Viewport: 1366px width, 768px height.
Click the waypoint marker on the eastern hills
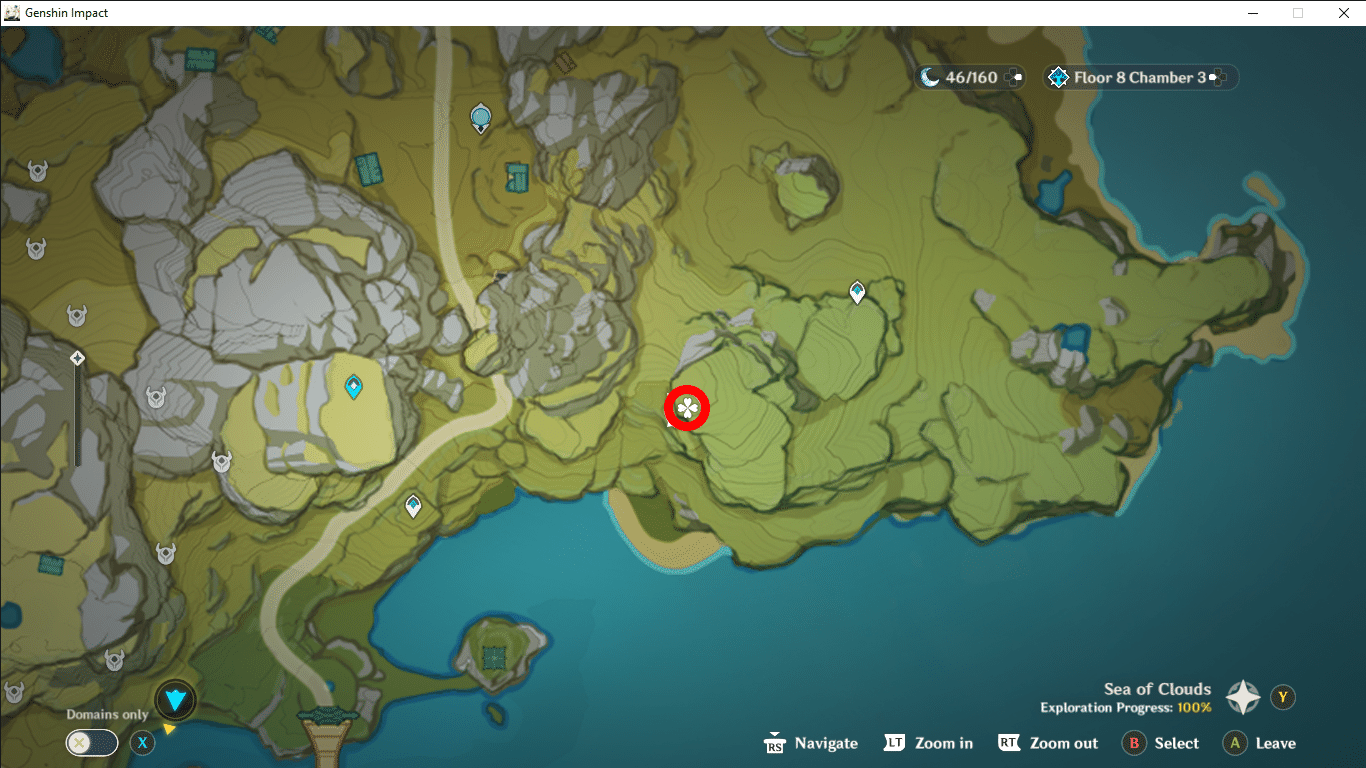tap(856, 290)
